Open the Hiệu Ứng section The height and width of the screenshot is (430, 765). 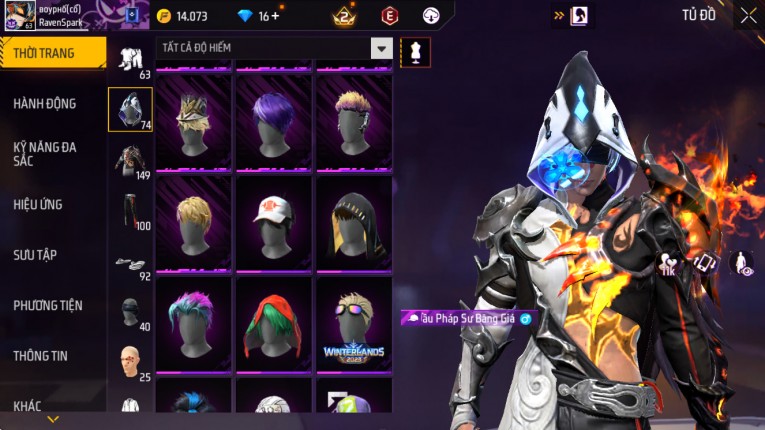coord(38,205)
